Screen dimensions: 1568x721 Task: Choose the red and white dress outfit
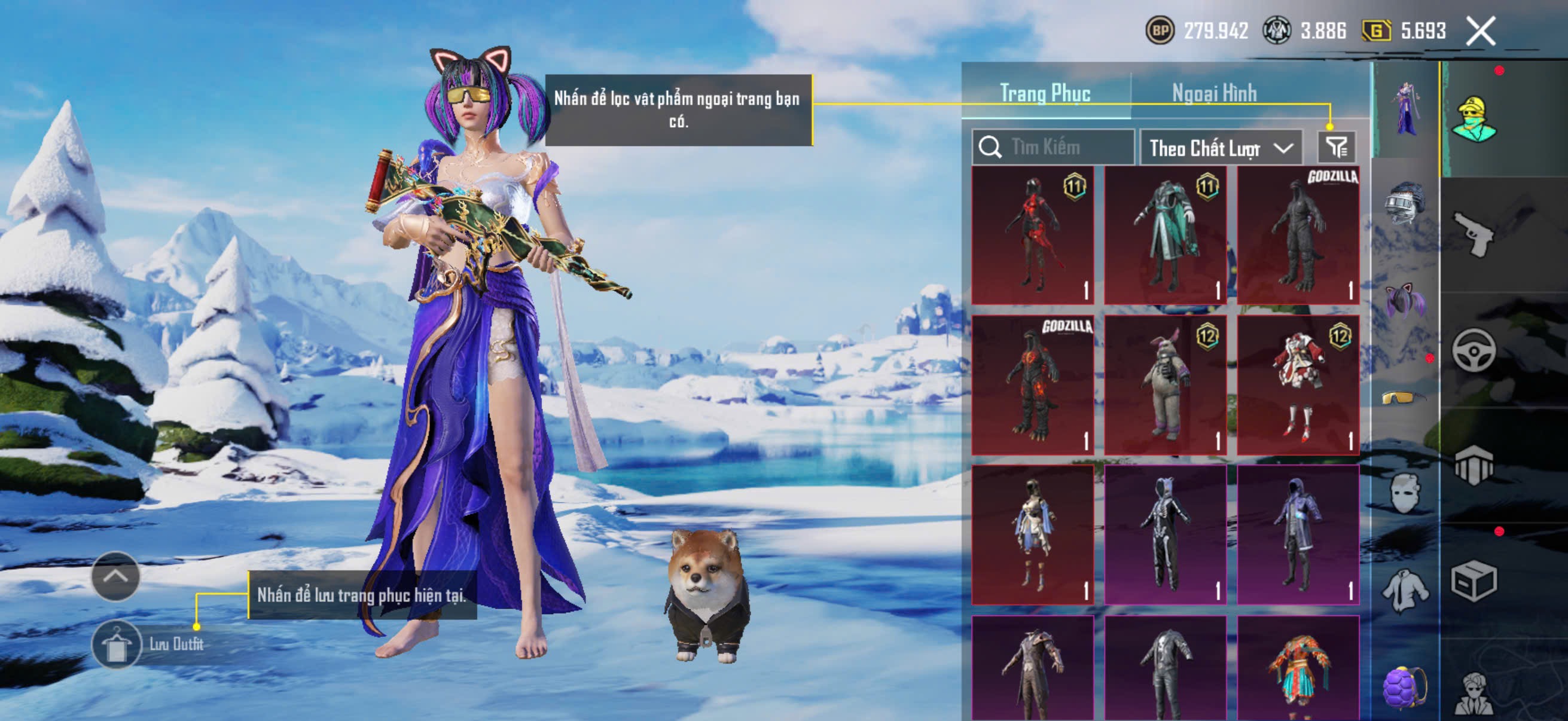pyautogui.click(x=1298, y=385)
